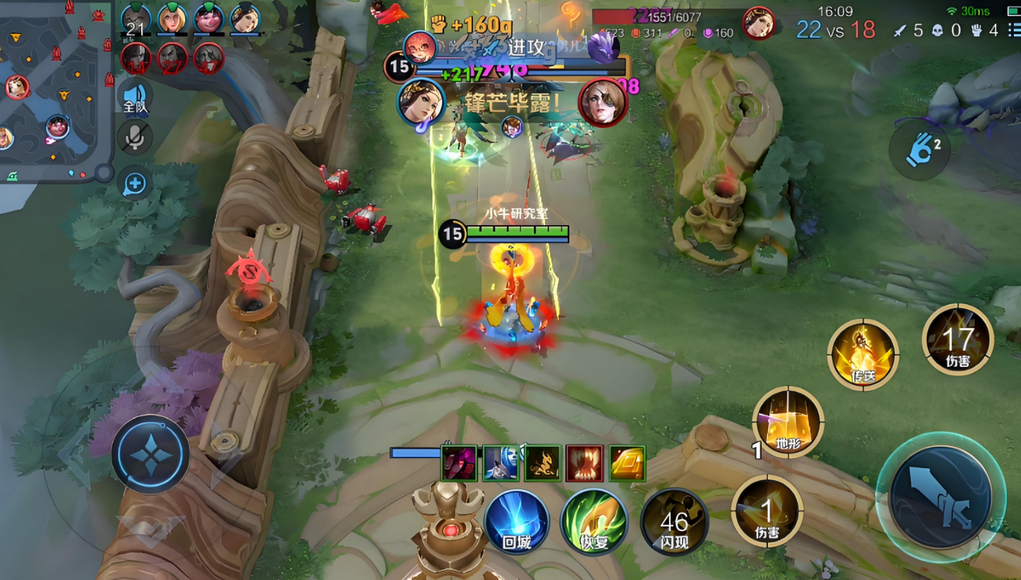
Task: Tap the 伤害 skill showing 17 cooldown
Action: (x=957, y=340)
